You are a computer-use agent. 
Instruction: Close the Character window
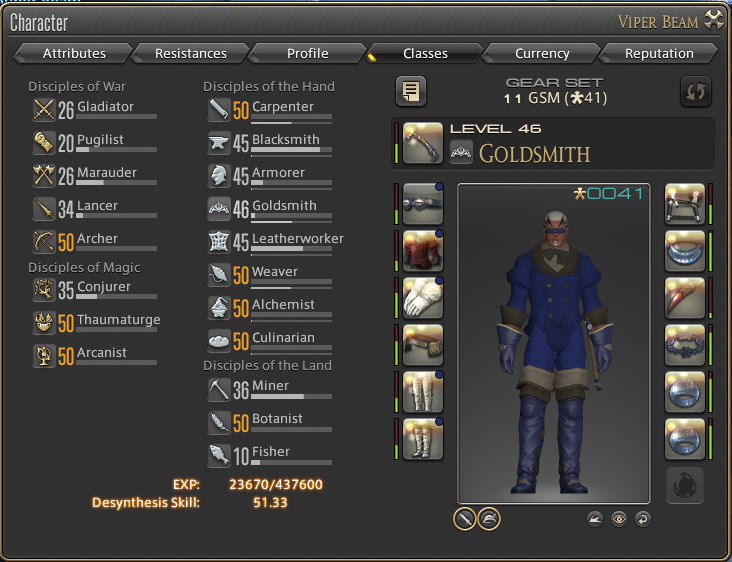click(x=713, y=18)
